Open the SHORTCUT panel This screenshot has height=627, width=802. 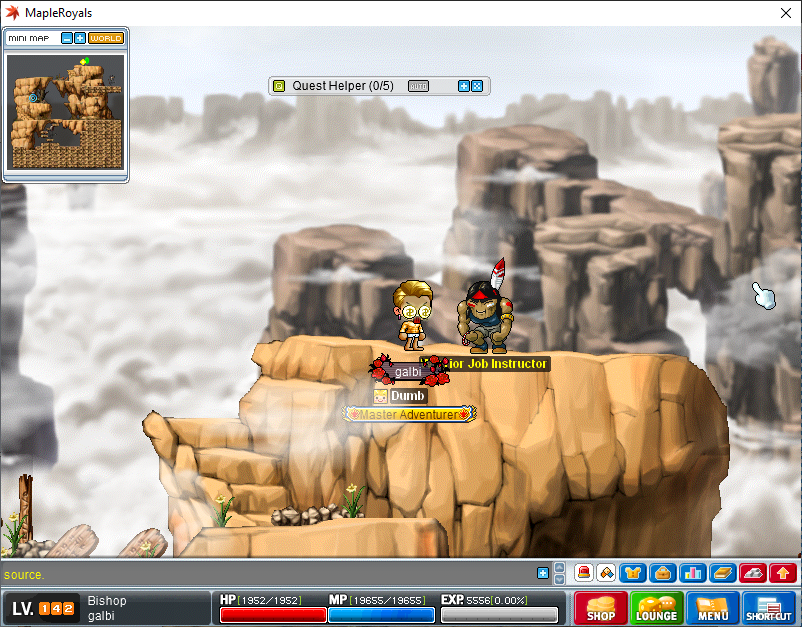pyautogui.click(x=769, y=608)
